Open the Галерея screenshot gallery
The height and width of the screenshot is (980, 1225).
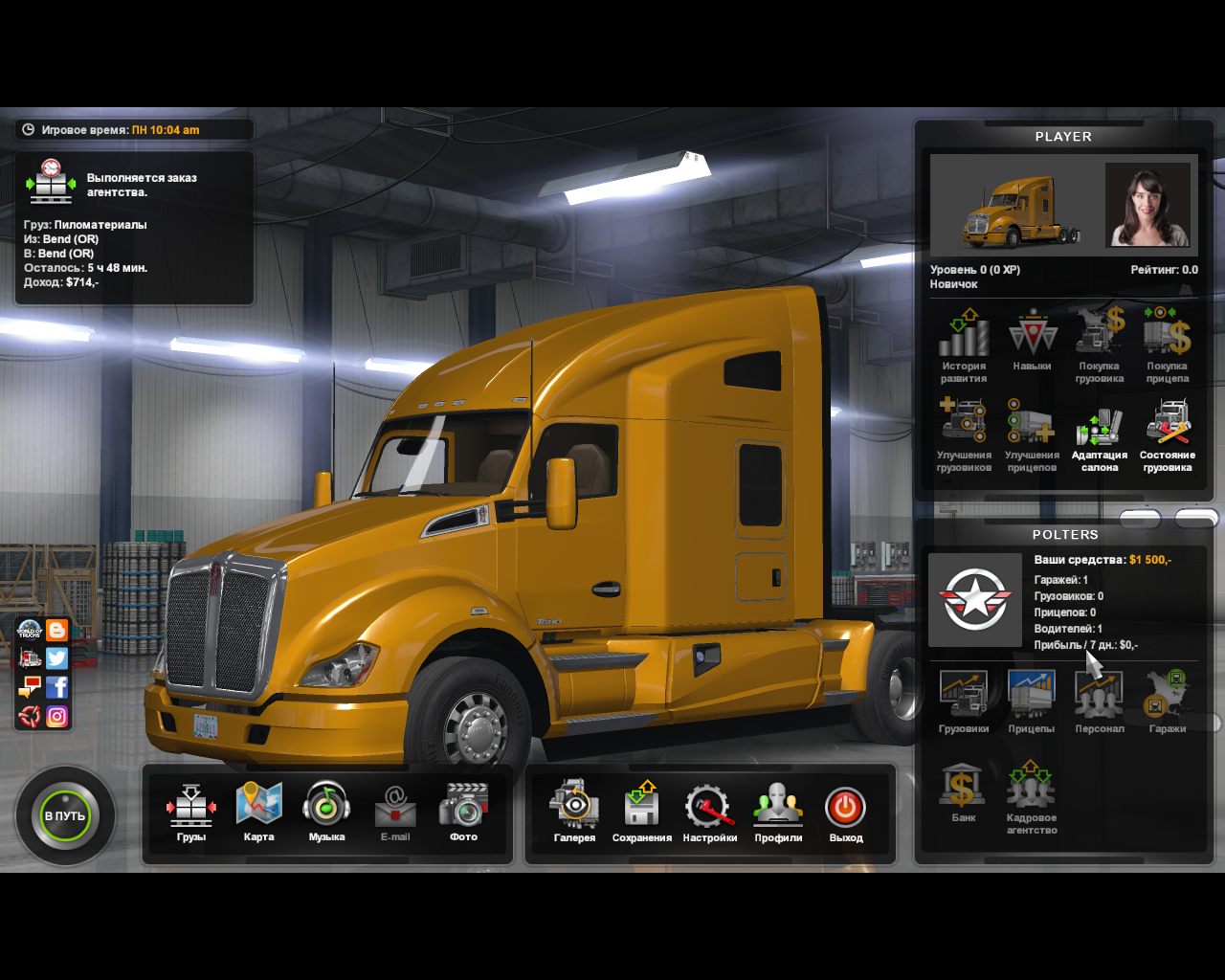pyautogui.click(x=574, y=810)
